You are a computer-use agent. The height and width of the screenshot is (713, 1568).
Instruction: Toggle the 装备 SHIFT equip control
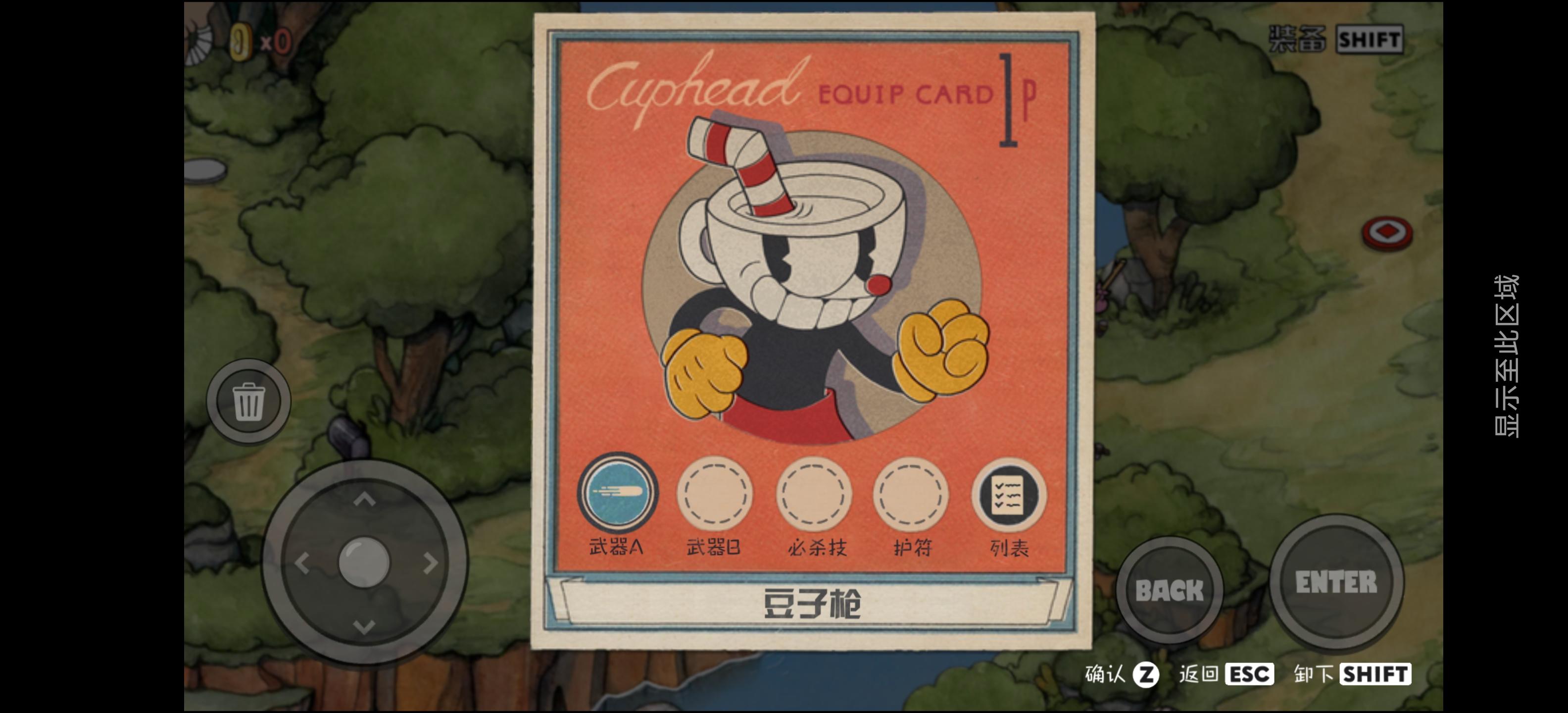(x=1337, y=38)
